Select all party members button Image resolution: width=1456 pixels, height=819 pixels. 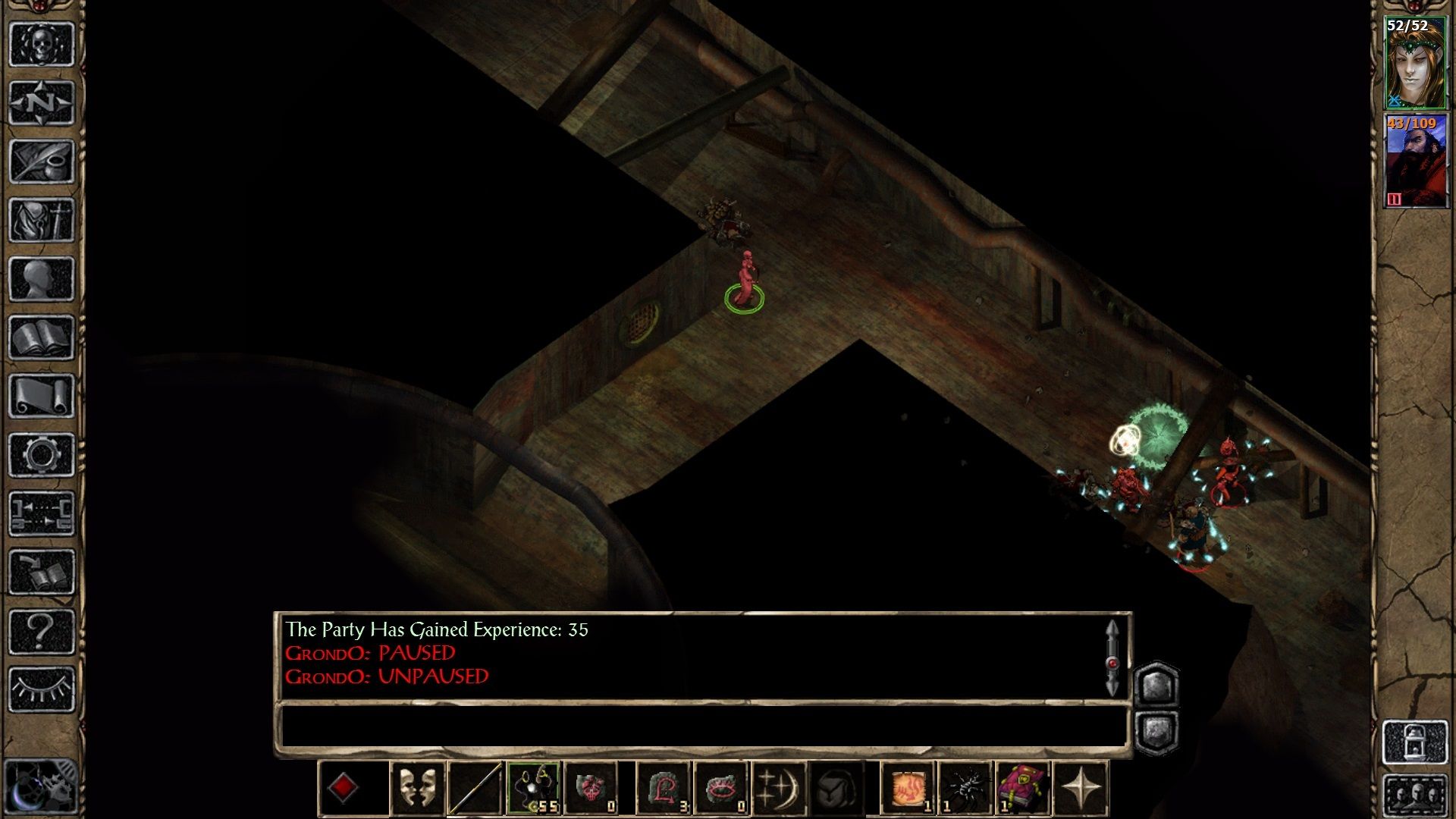(x=1415, y=796)
